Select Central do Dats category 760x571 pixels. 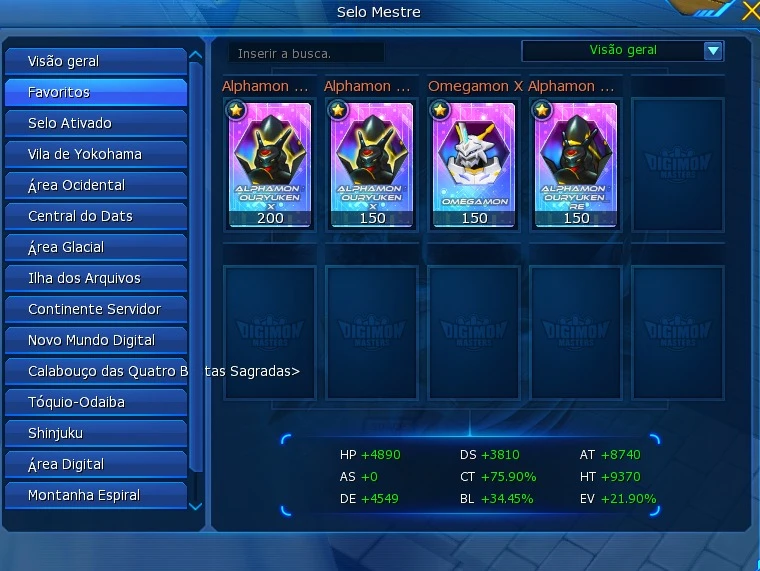click(95, 216)
